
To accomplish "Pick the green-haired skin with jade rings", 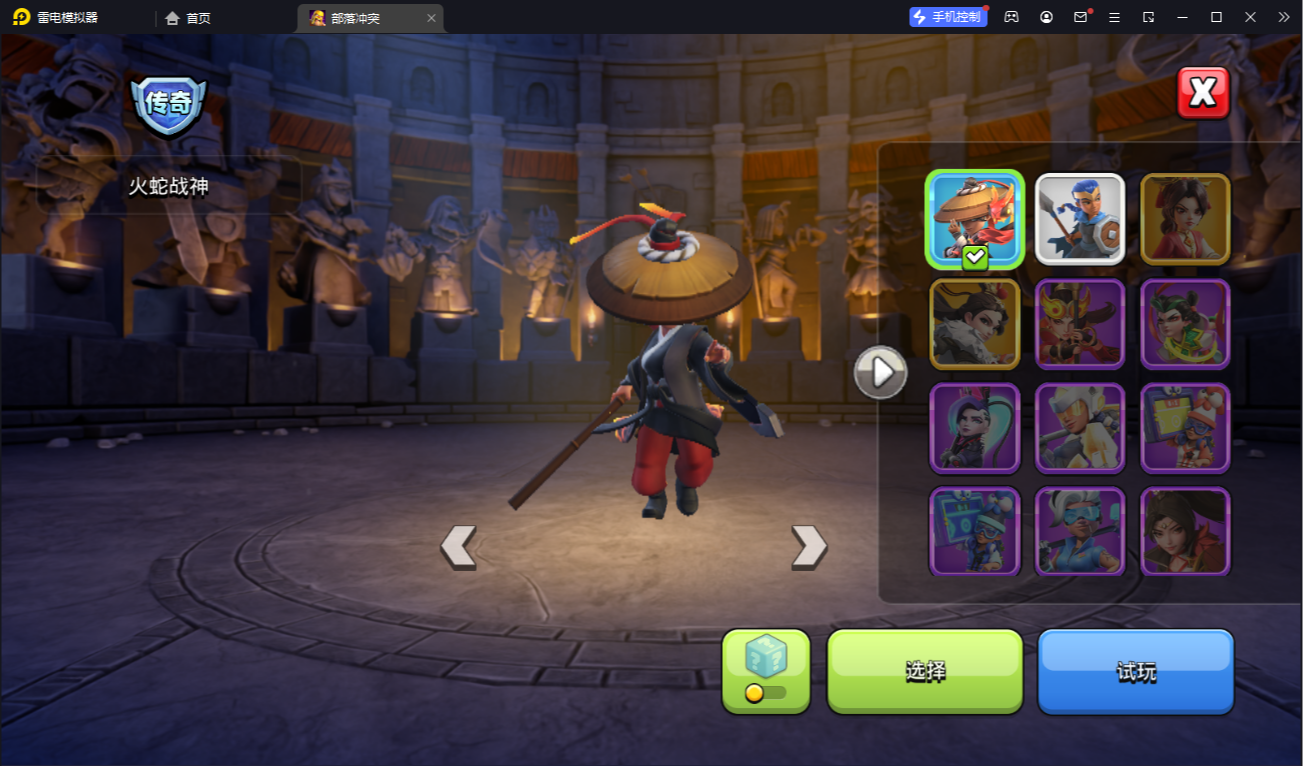I will coord(1185,323).
